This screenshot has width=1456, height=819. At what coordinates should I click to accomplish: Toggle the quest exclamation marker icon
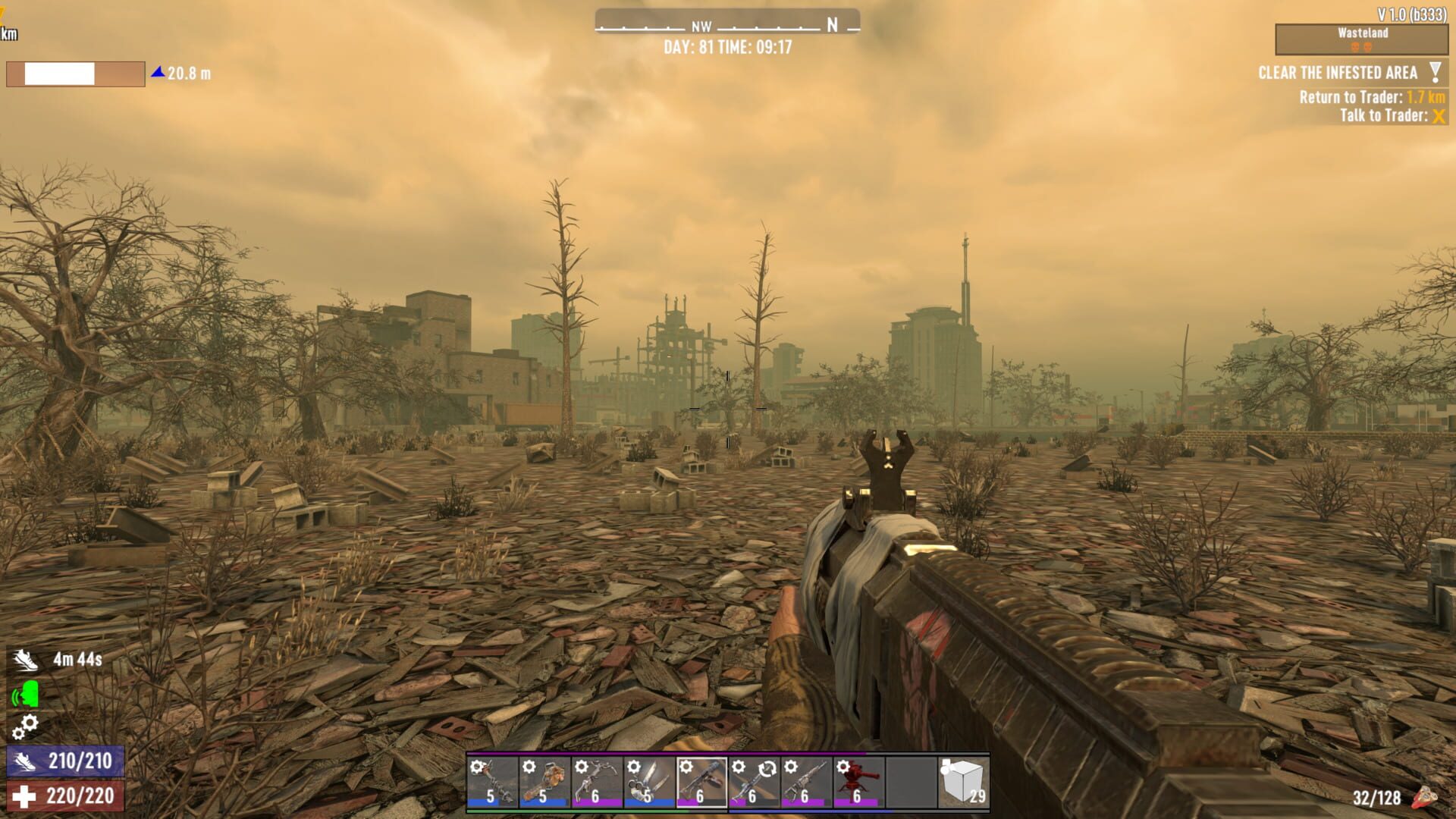pos(1432,73)
